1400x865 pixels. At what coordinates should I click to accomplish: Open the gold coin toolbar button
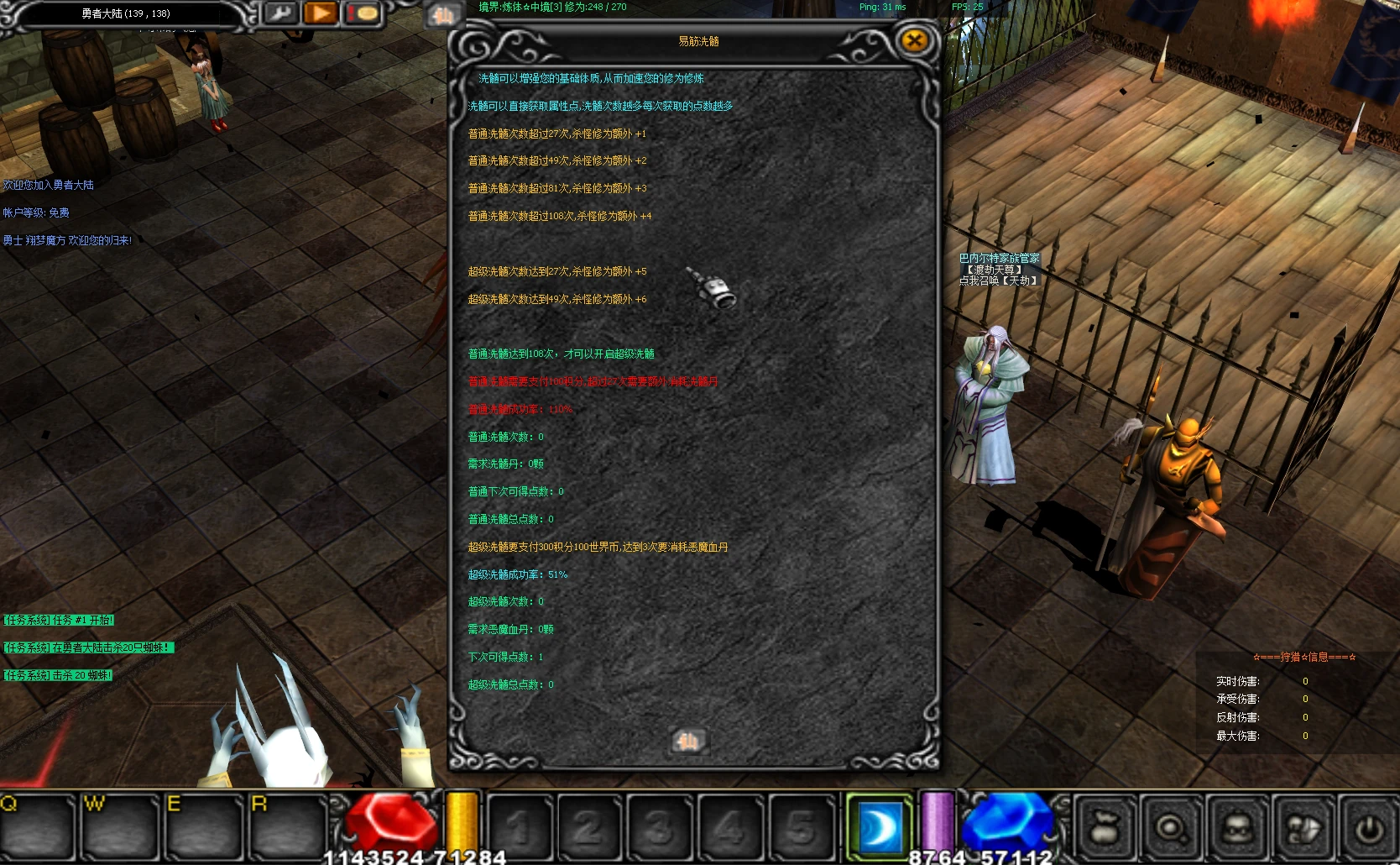click(x=365, y=13)
